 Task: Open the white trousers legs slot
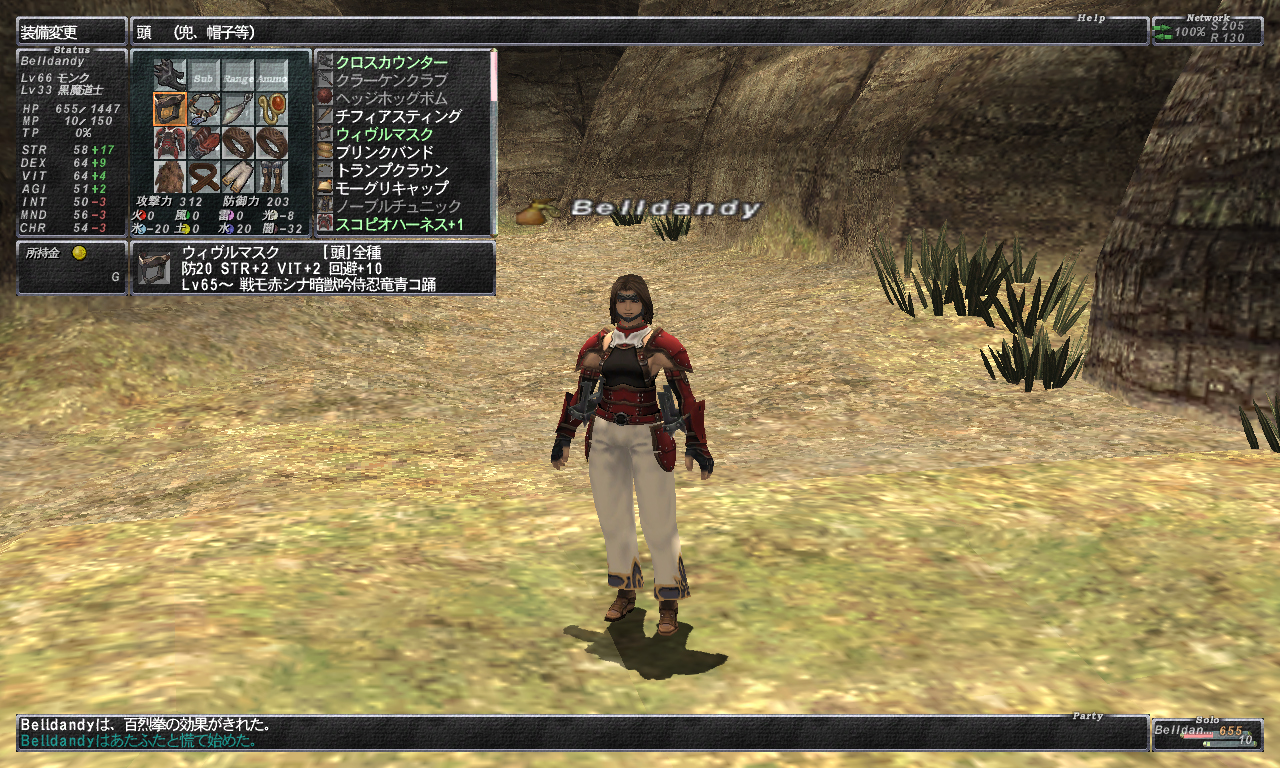point(238,176)
